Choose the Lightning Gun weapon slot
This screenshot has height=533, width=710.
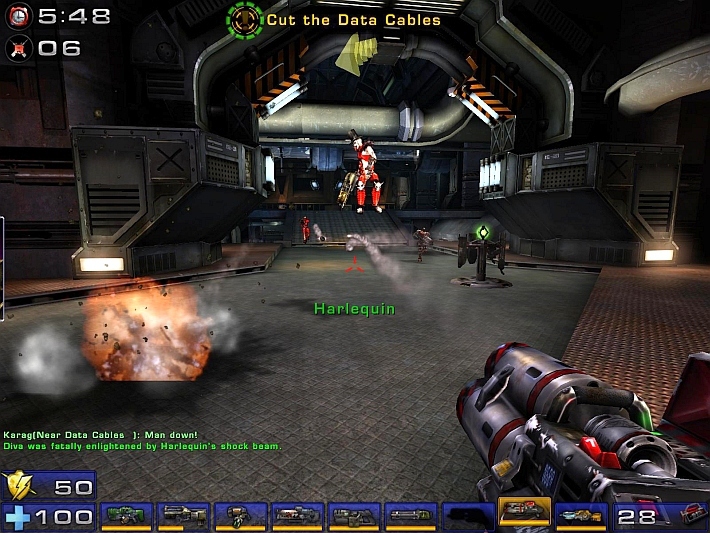coord(582,514)
